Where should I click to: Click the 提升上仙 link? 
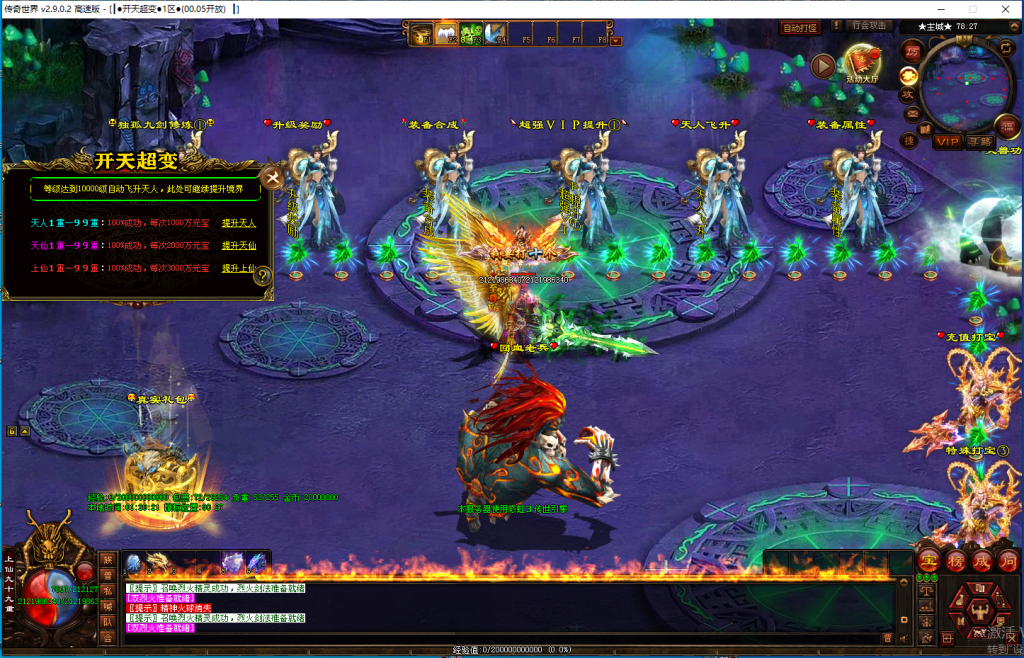239,269
